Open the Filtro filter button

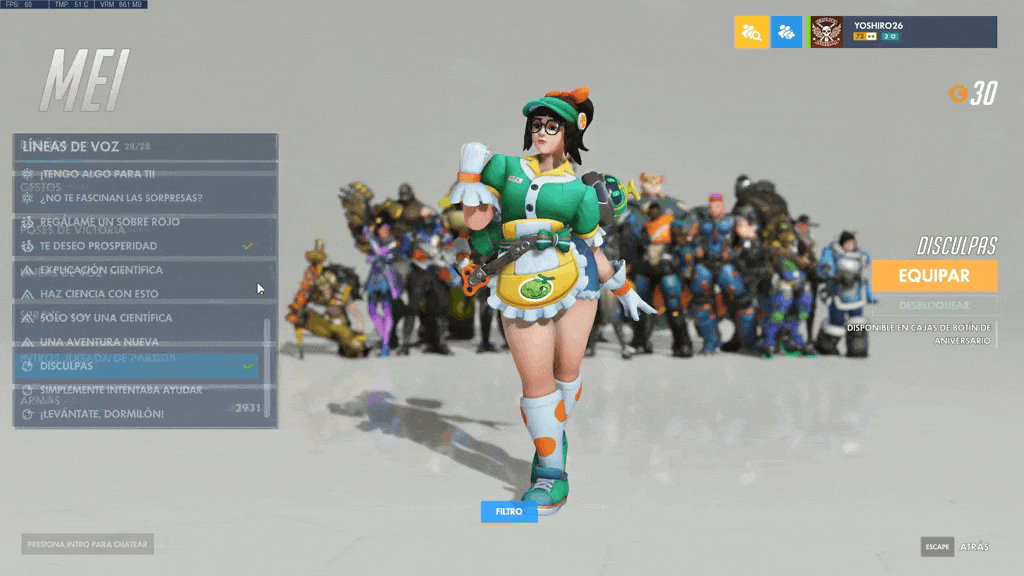point(509,512)
